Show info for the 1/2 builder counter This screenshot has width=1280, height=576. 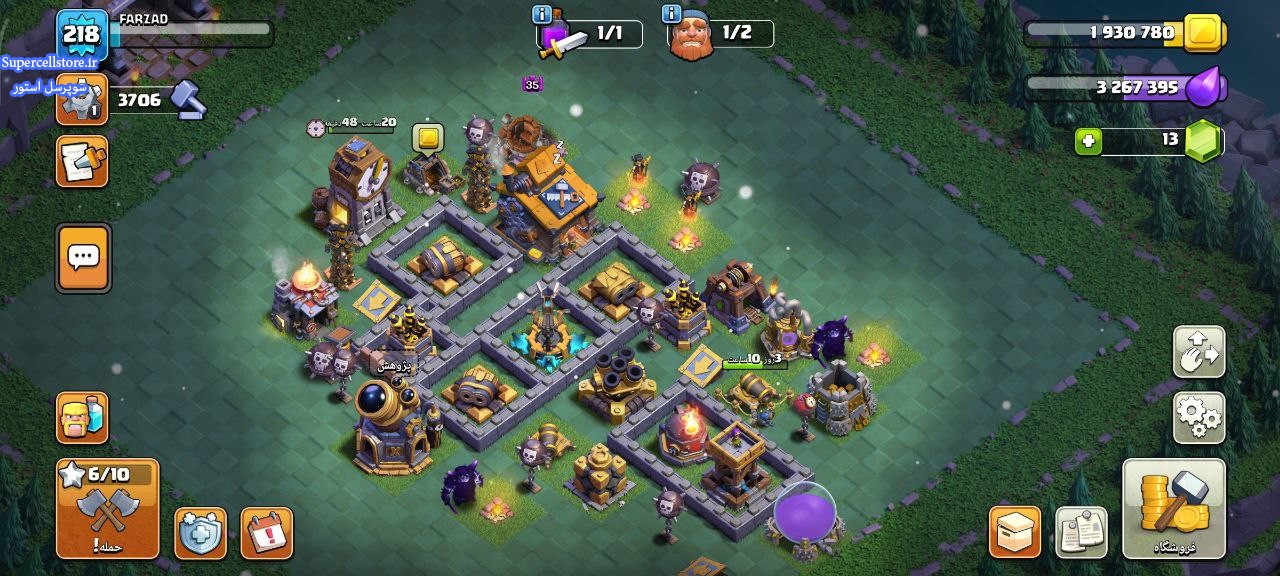[672, 14]
